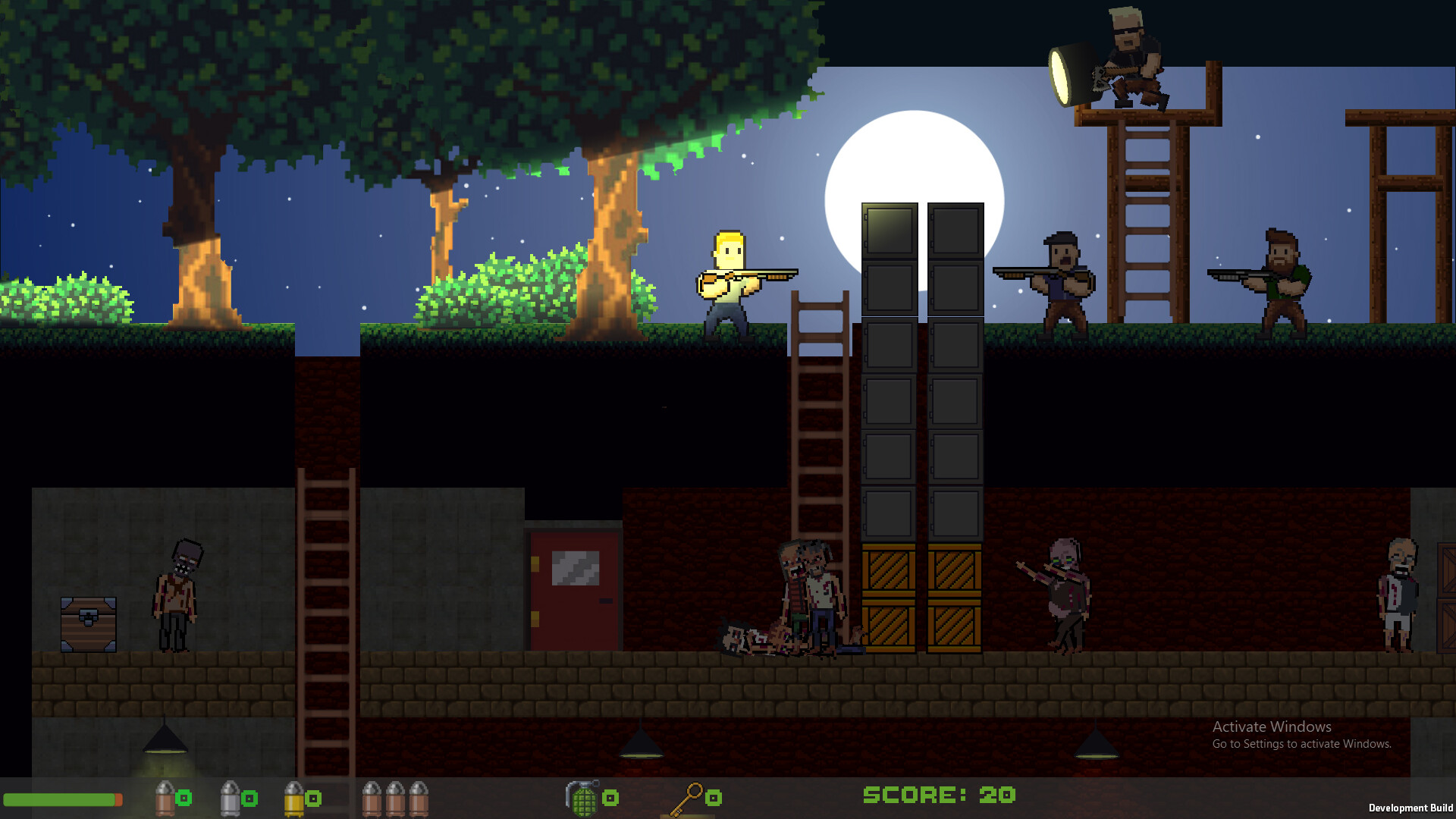Click the SCORE: 20 display
Image resolution: width=1456 pixels, height=819 pixels.
click(938, 795)
